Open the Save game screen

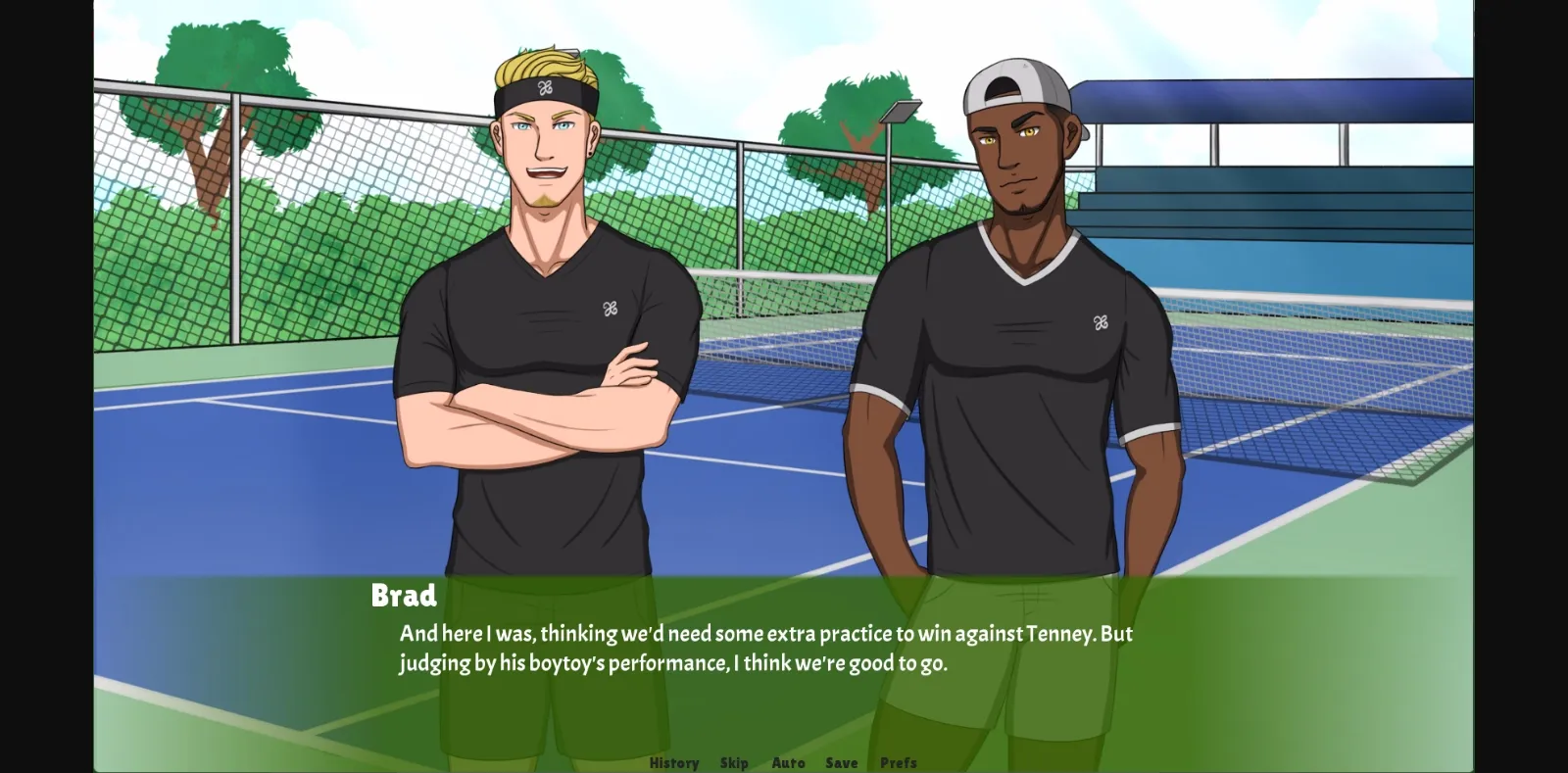(842, 763)
